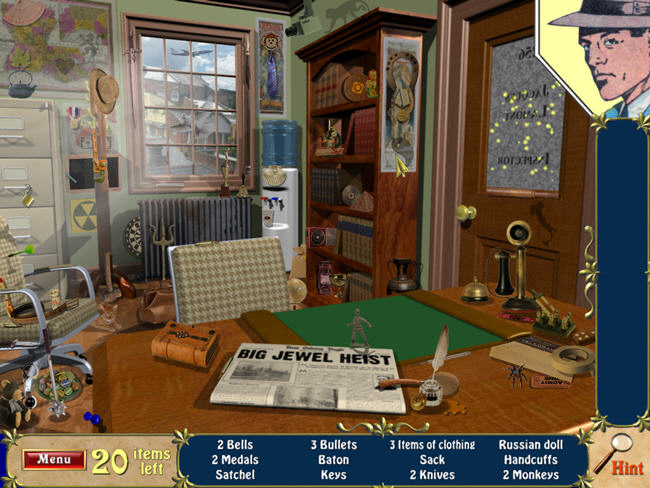Click "2 Knives" in the item list
The height and width of the screenshot is (488, 650).
pyautogui.click(x=432, y=475)
